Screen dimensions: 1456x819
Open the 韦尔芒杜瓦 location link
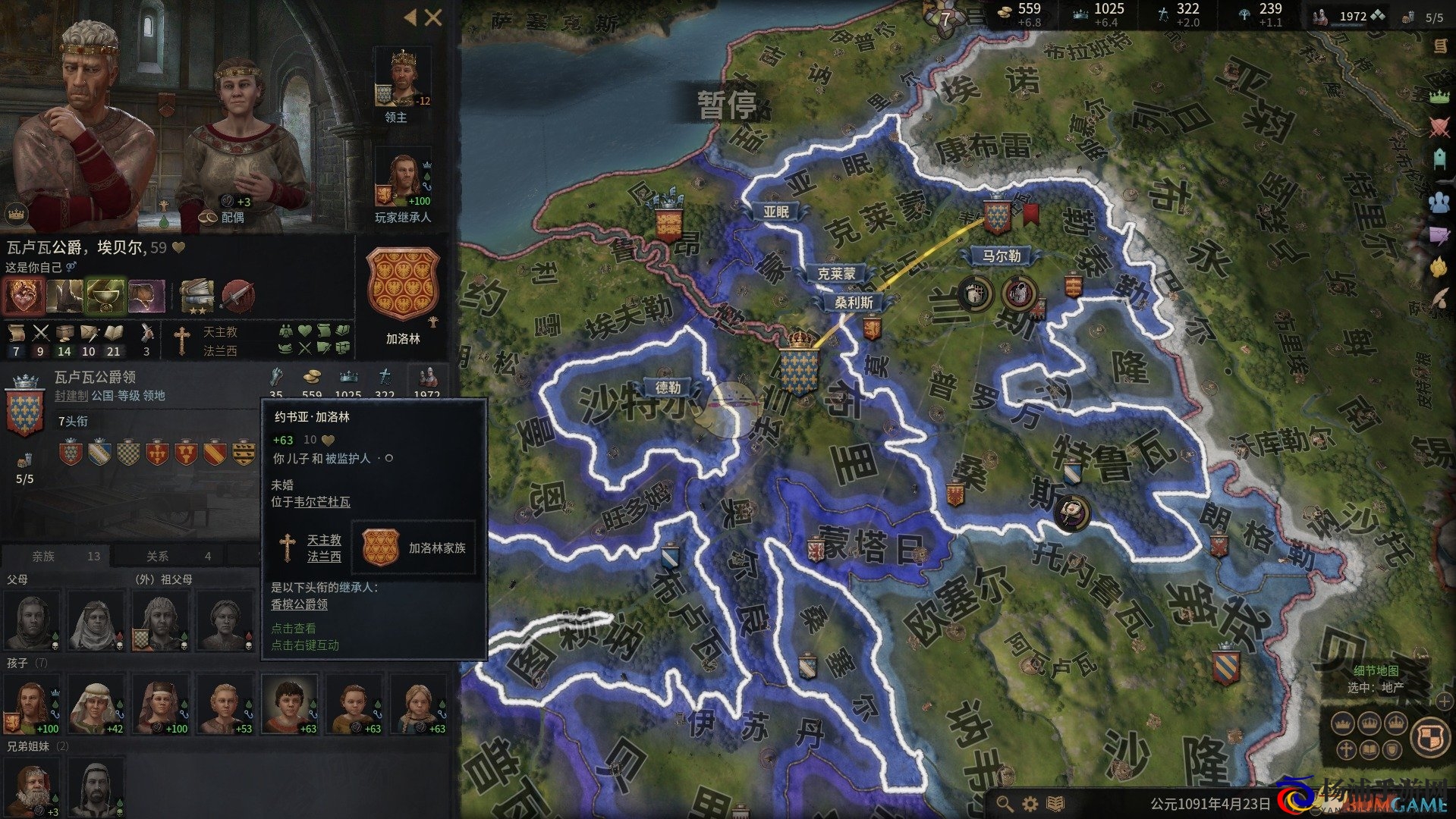click(322, 502)
